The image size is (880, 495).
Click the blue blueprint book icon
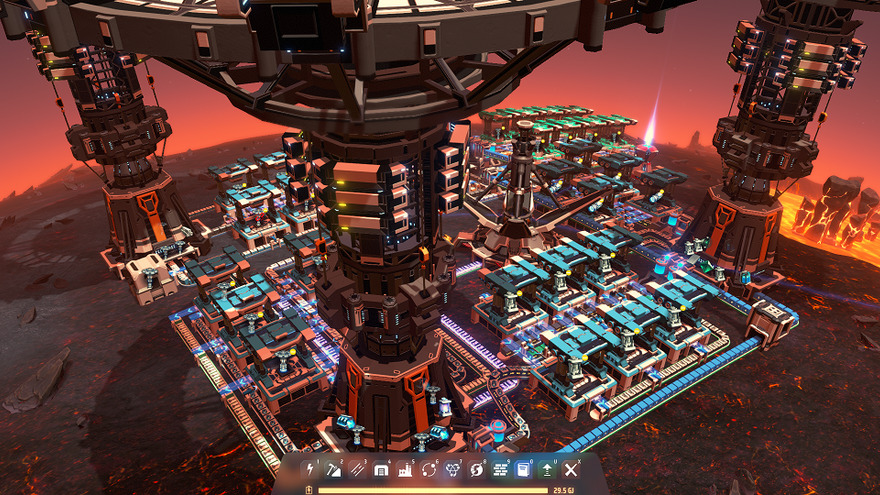click(x=523, y=468)
